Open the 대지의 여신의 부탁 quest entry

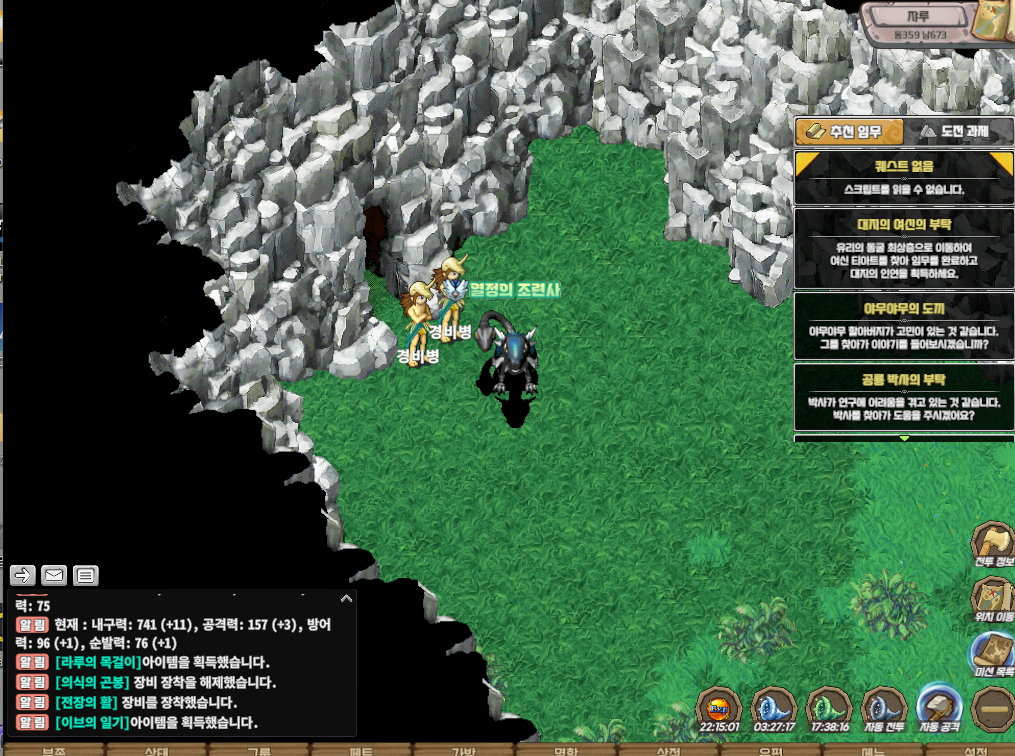(x=902, y=246)
